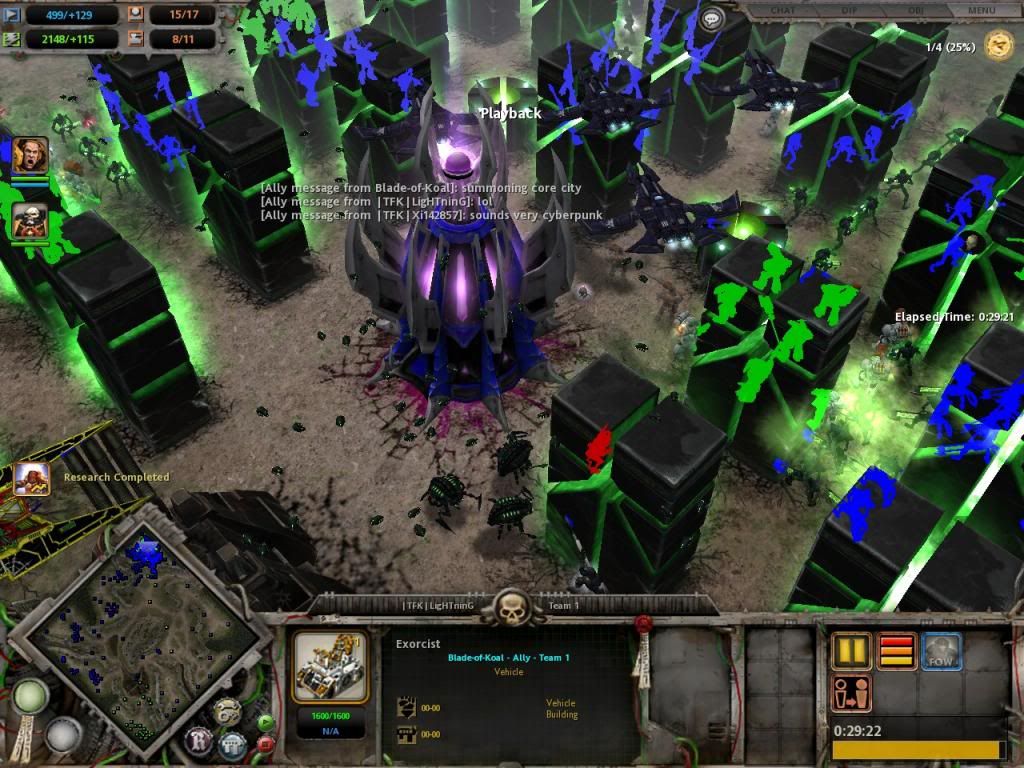Click the Research Completed notification icon
This screenshot has height=768, width=1024.
tap(32, 478)
